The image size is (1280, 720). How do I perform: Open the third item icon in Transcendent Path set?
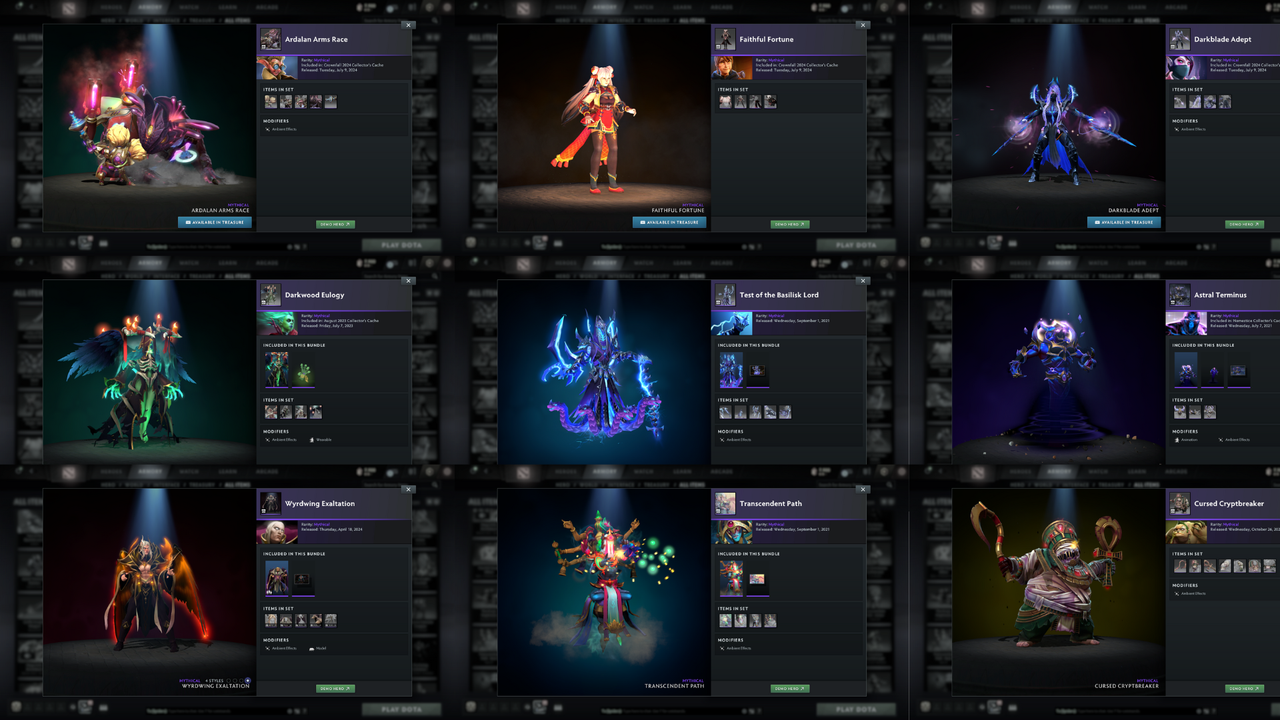[753, 620]
